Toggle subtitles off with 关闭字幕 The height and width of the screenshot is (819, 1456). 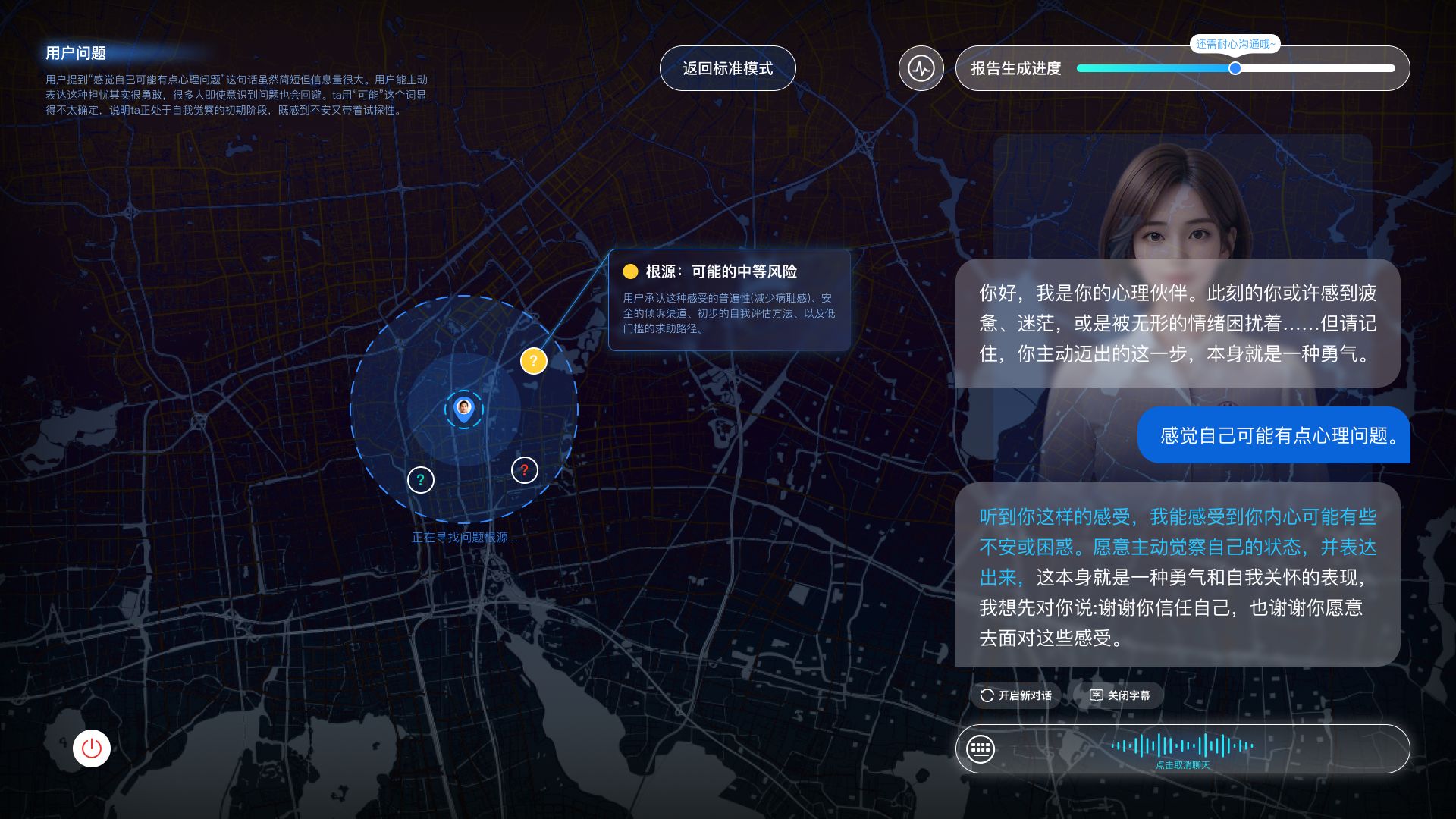pos(1119,695)
